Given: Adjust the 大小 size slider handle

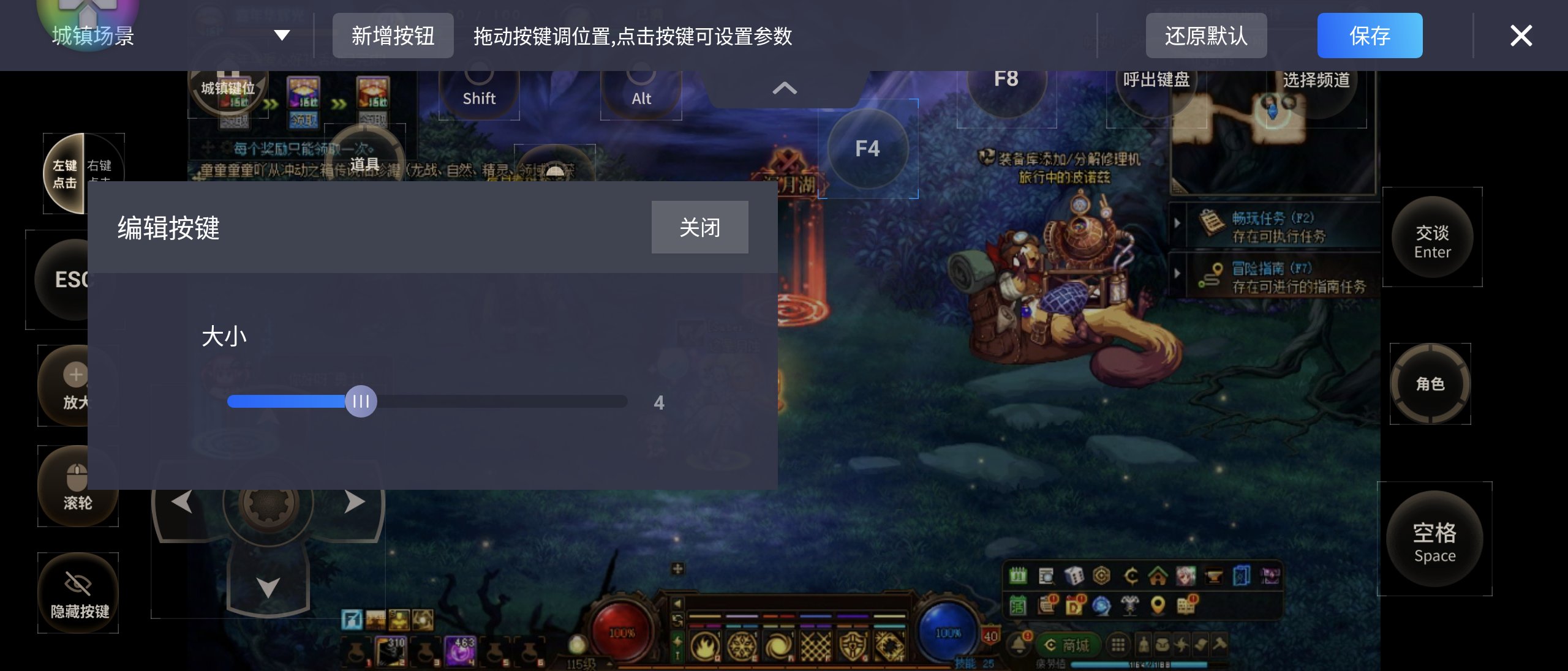Looking at the screenshot, I should click(362, 402).
